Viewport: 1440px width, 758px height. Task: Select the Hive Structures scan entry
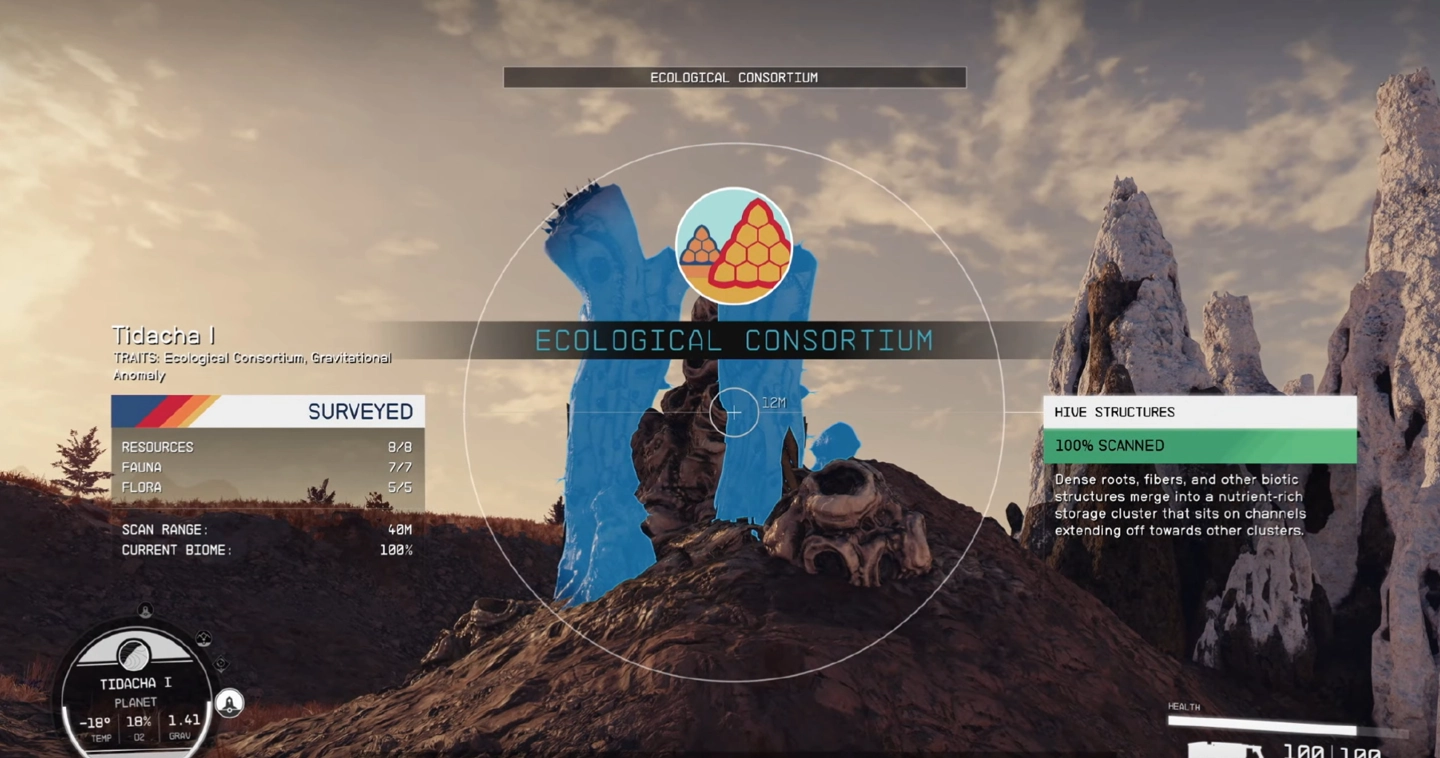point(1199,412)
